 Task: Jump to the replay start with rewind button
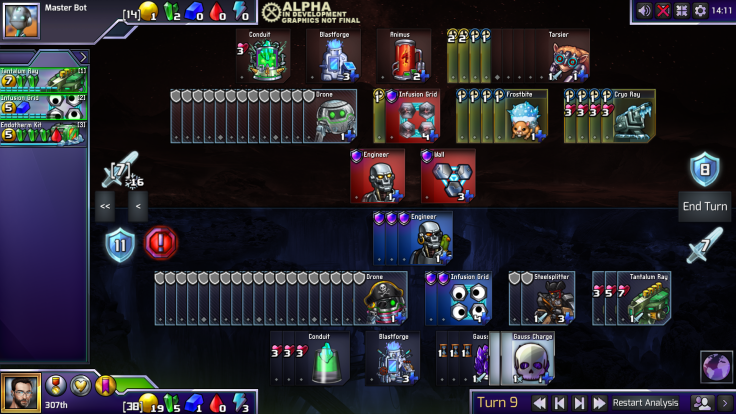click(x=539, y=403)
